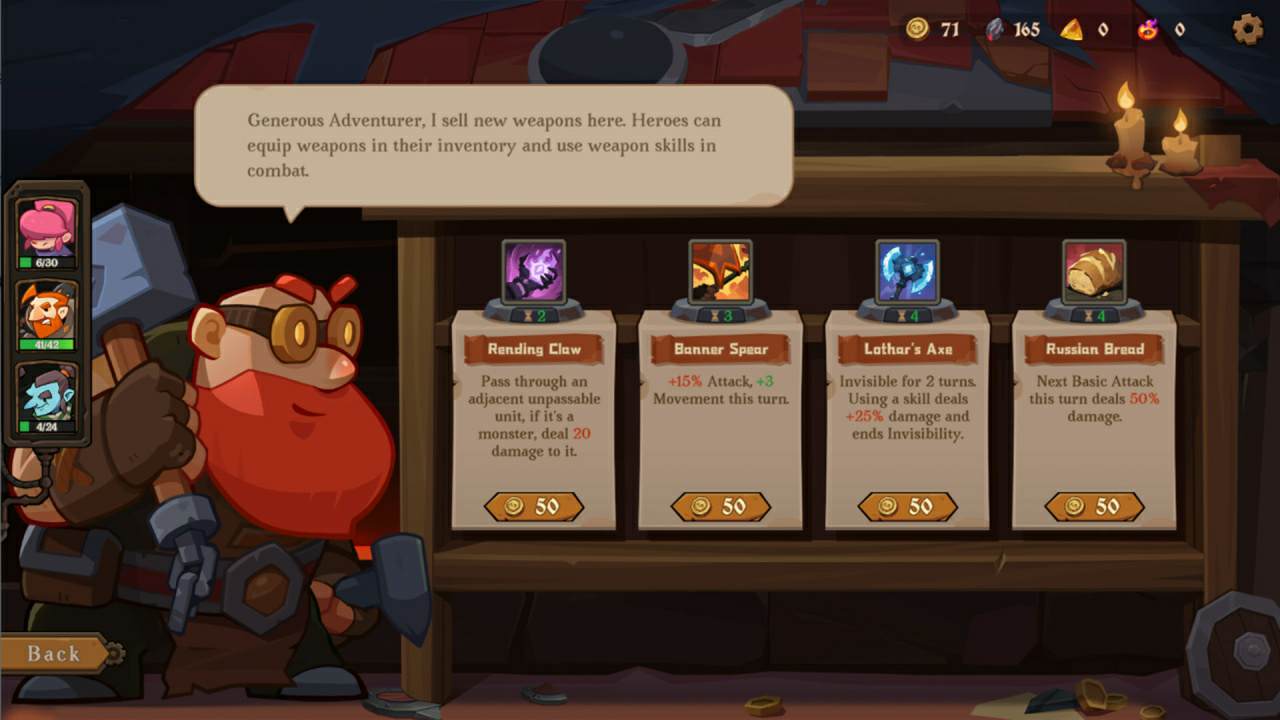
Task: Buy Lothar's Axe for 50 gold
Action: click(x=907, y=507)
